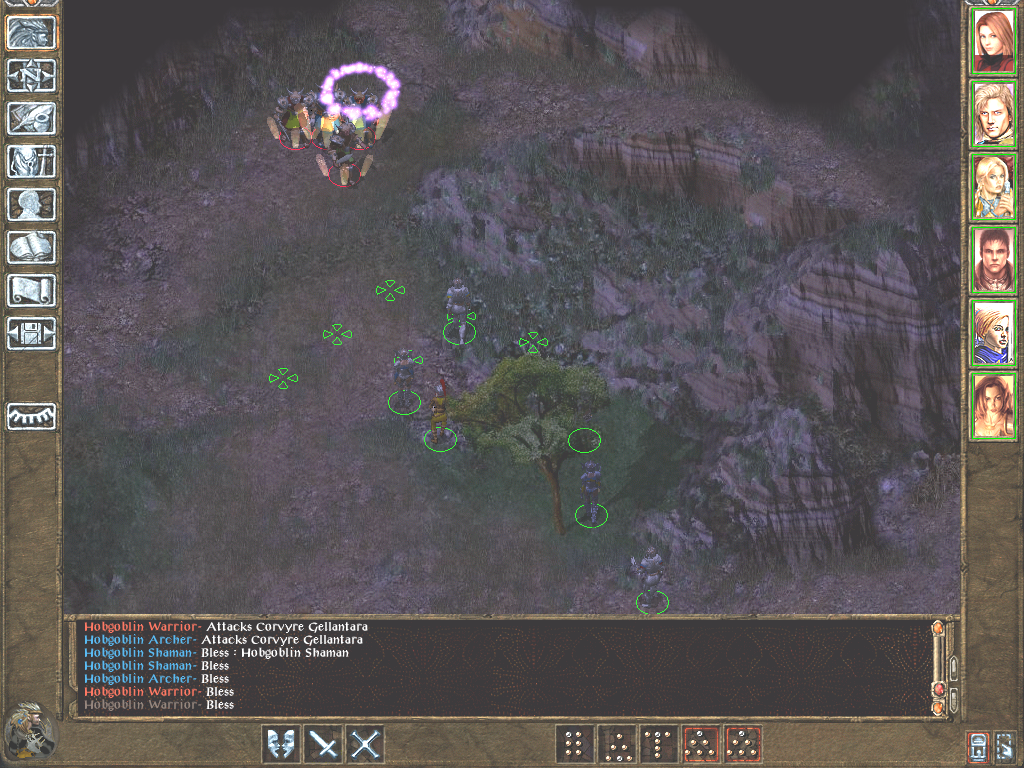The height and width of the screenshot is (768, 1024).
Task: Activate the single-sword attack button
Action: coord(324,744)
